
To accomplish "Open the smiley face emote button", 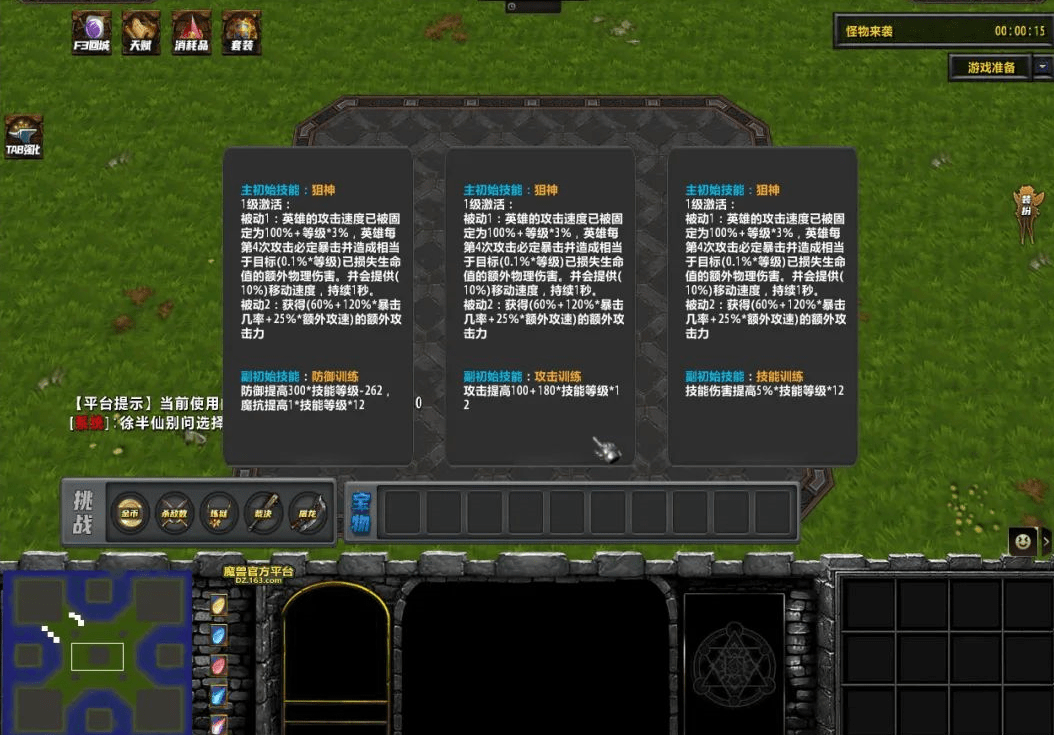I will click(x=1021, y=541).
